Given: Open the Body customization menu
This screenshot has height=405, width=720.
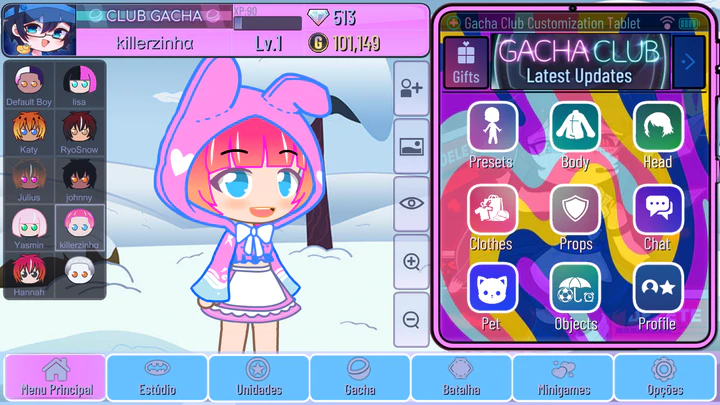Looking at the screenshot, I should [575, 129].
